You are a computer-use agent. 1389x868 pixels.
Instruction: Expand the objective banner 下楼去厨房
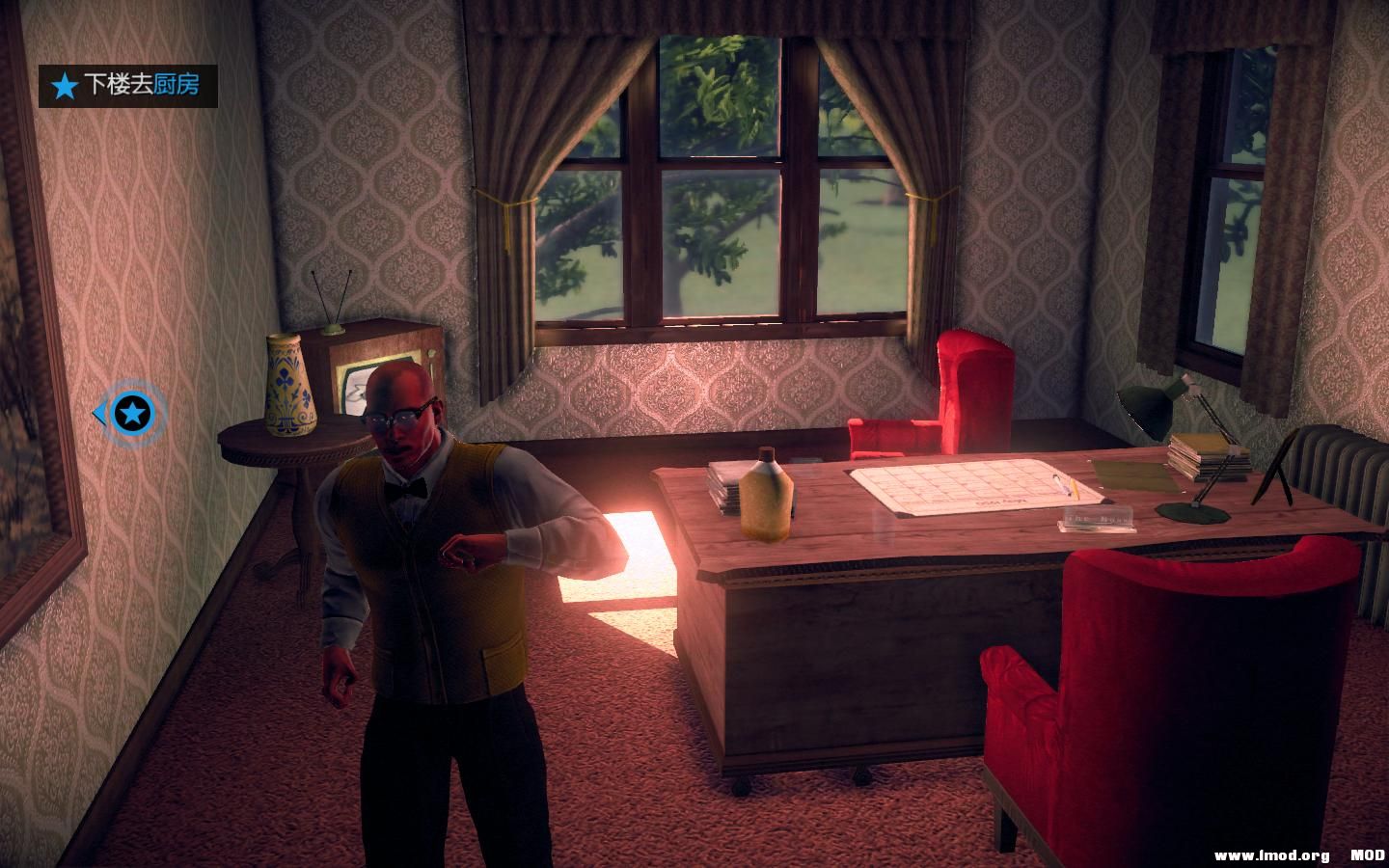130,84
